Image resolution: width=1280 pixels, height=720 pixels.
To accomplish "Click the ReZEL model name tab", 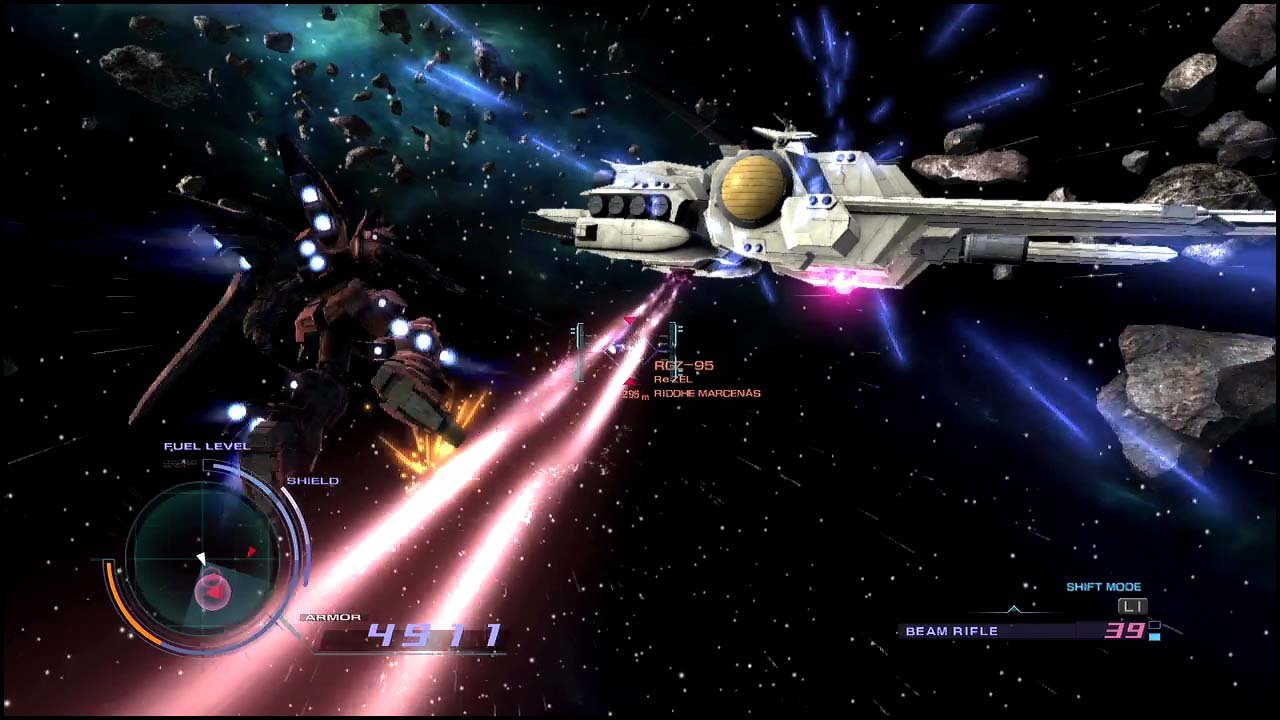I will click(x=673, y=379).
